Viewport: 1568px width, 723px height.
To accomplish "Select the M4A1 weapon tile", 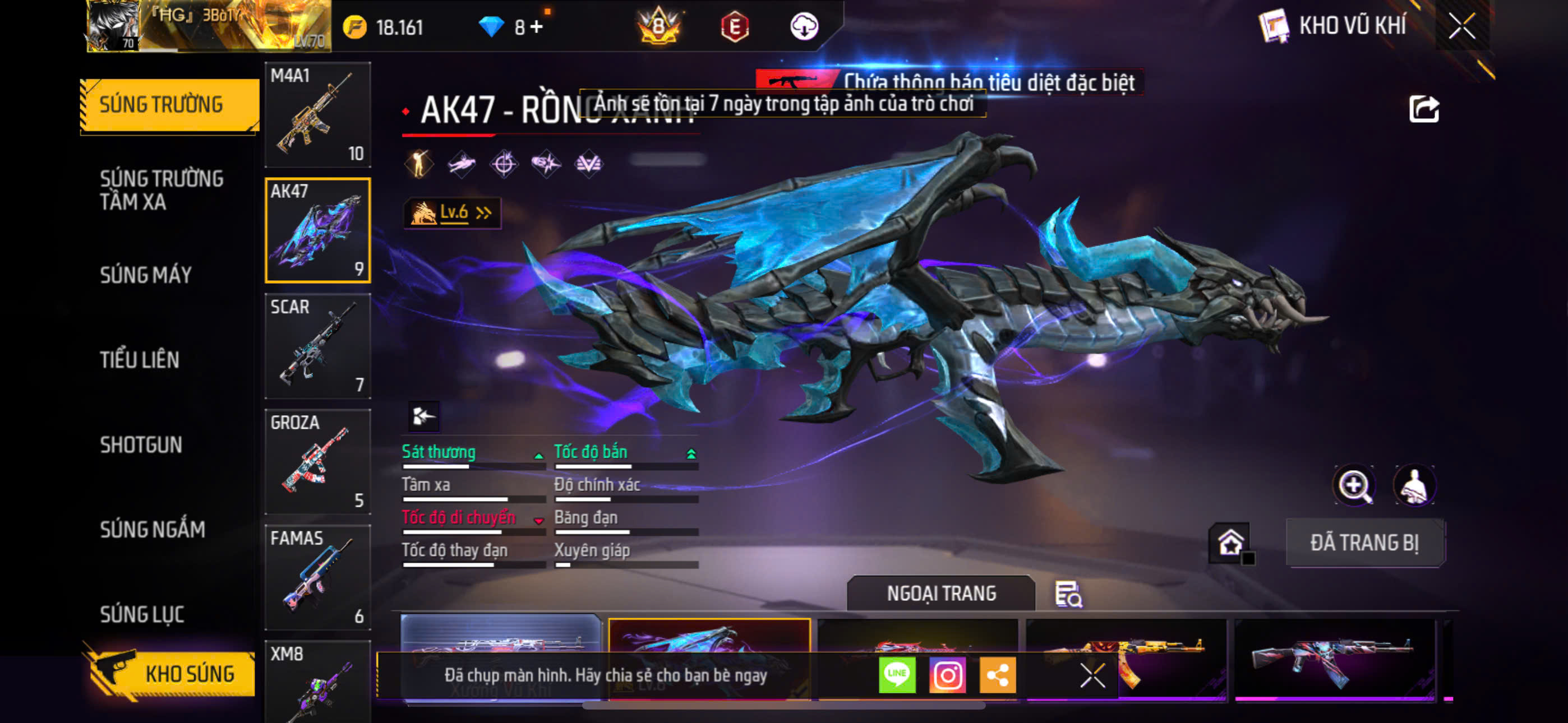I will [318, 115].
